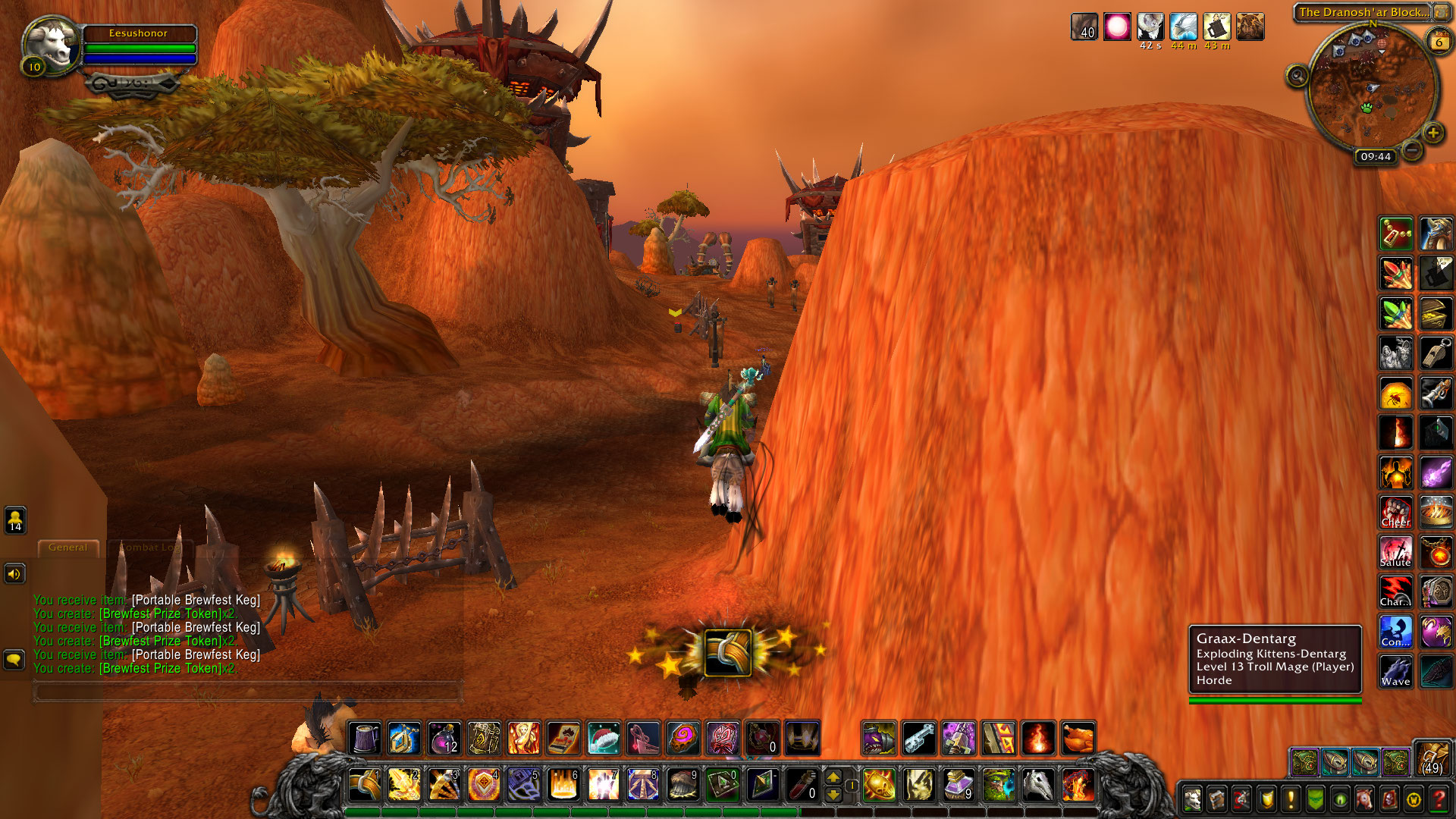Switch to the General chat tab

[67, 547]
